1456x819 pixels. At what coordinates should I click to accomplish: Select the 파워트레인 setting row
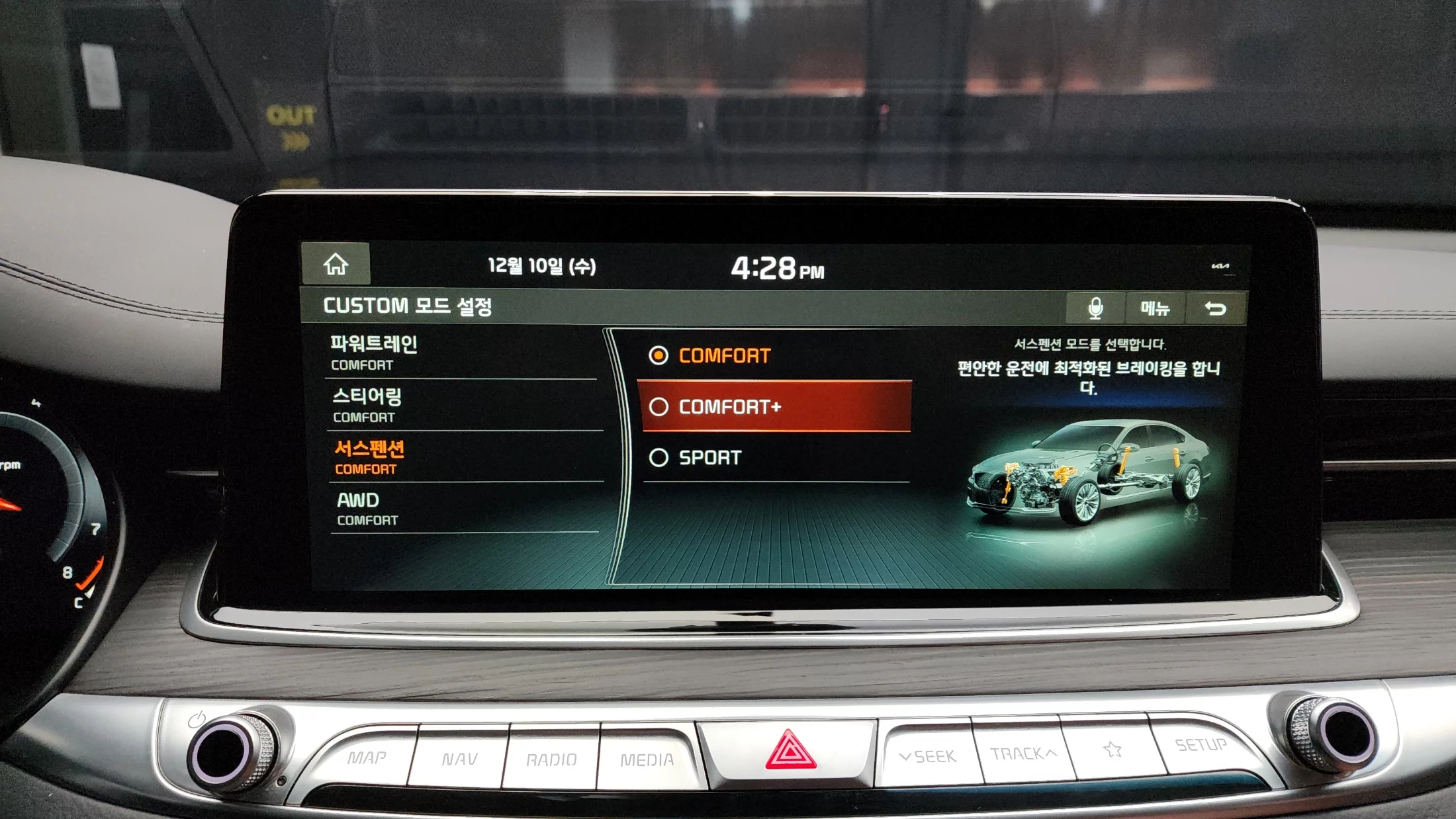[461, 353]
